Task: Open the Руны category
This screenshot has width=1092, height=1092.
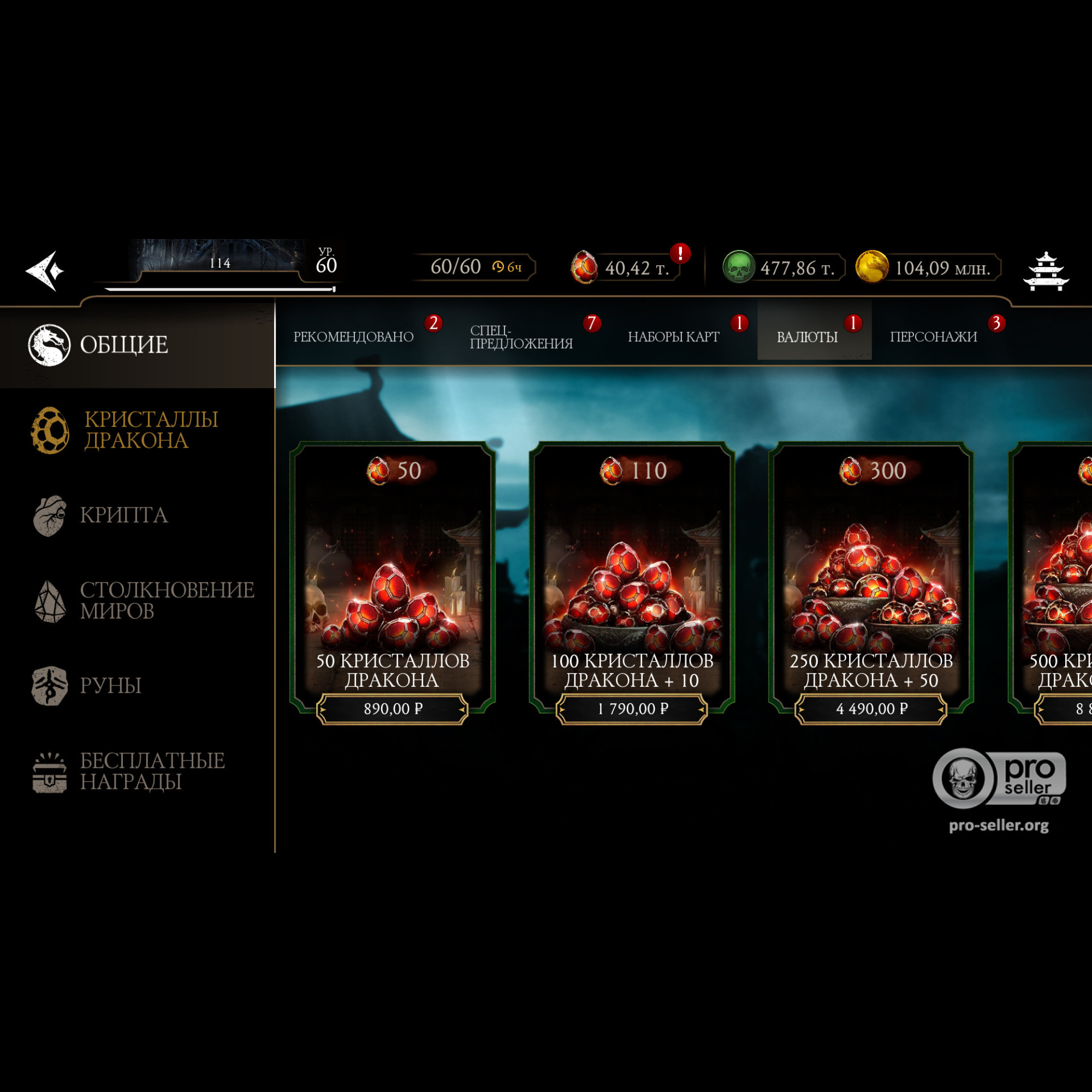Action: click(x=110, y=686)
